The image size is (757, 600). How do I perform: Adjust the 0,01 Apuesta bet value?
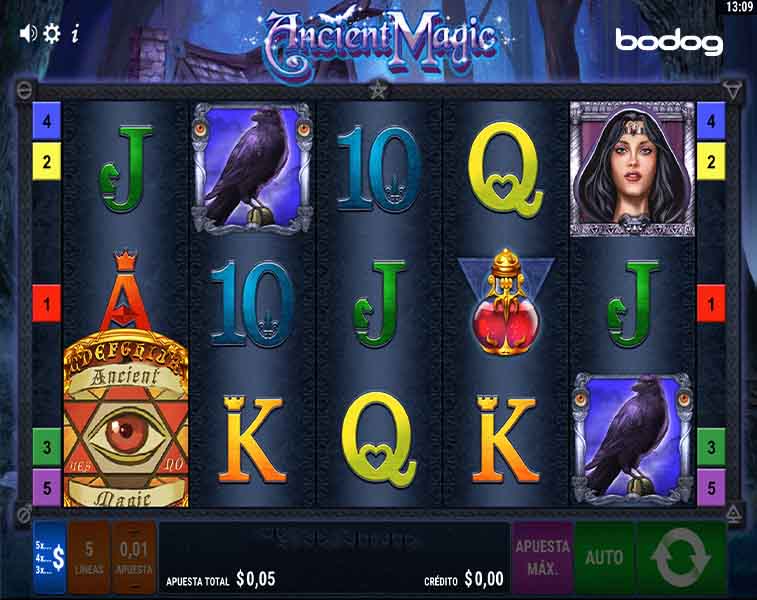(134, 558)
